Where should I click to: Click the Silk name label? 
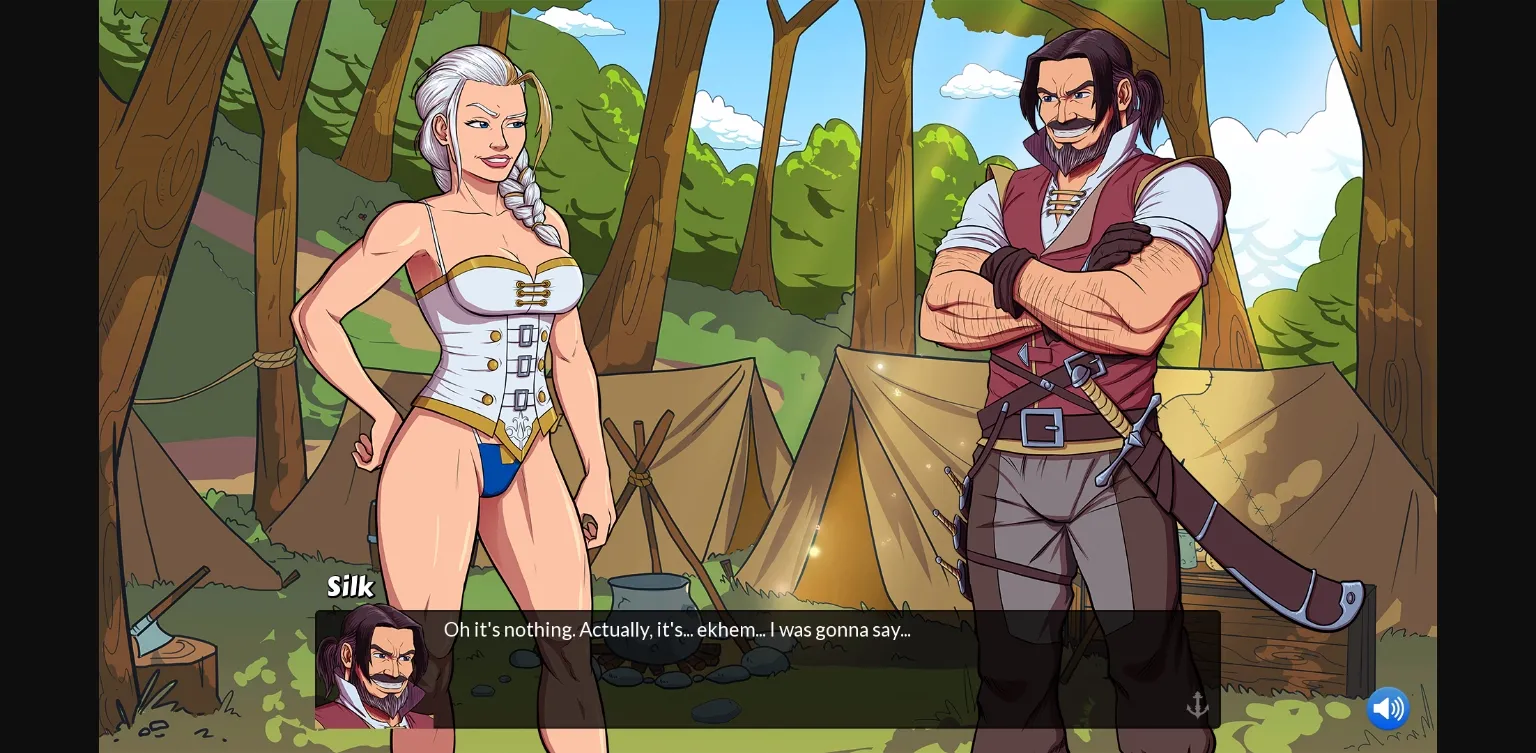[349, 587]
